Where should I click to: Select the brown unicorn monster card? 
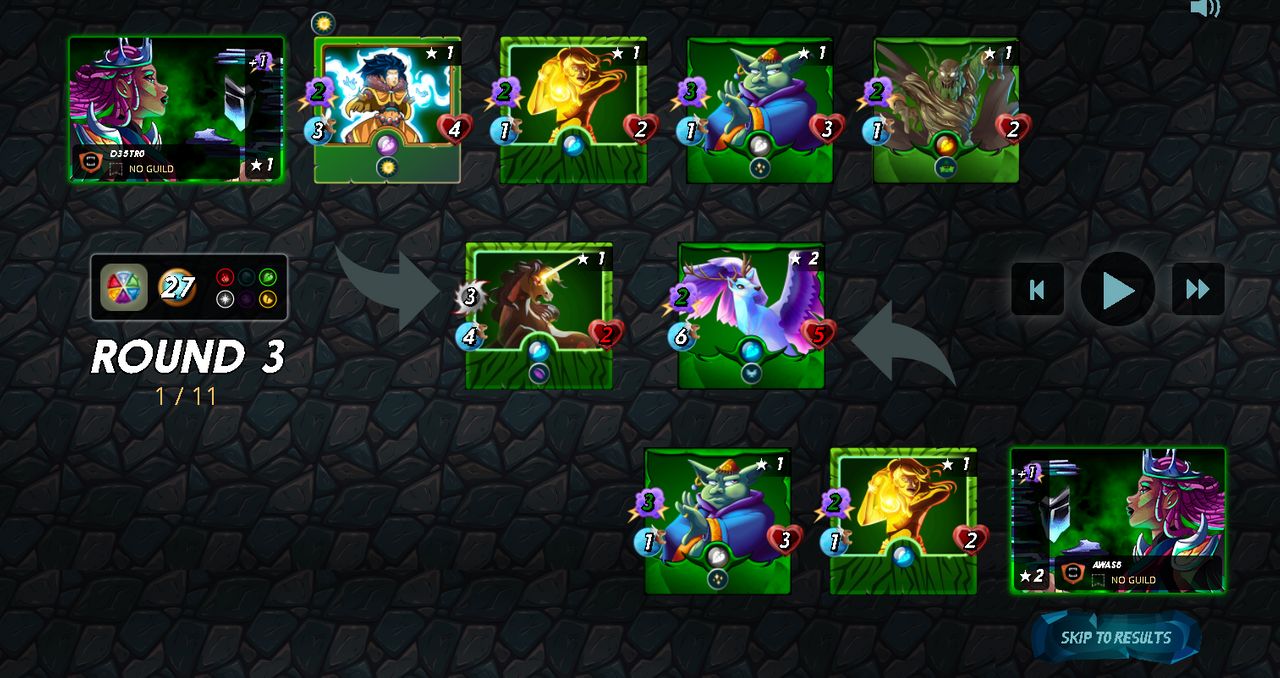point(539,315)
